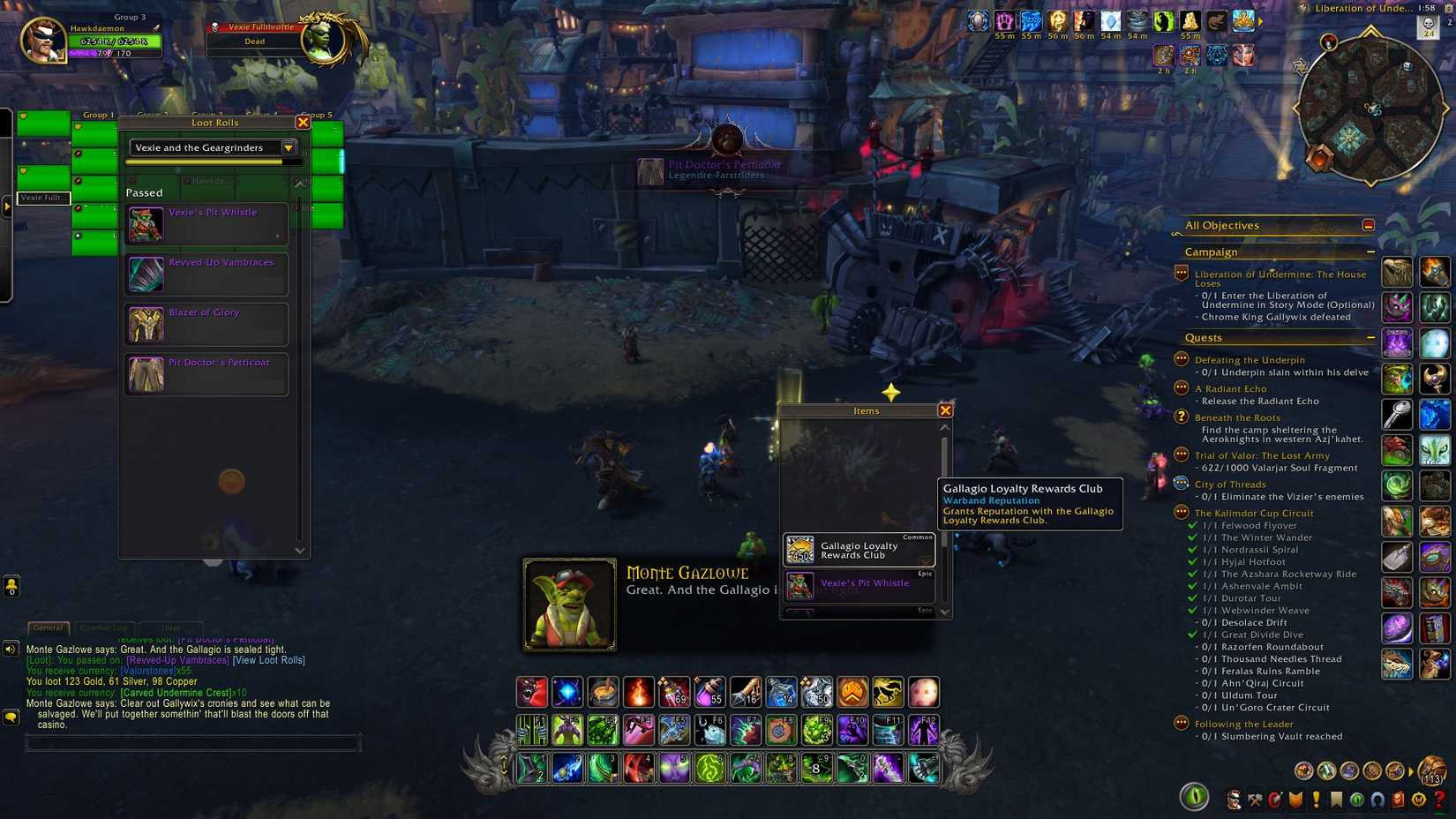Click the roll timer bar below the boss dropdown
This screenshot has width=1456, height=819.
(211, 162)
